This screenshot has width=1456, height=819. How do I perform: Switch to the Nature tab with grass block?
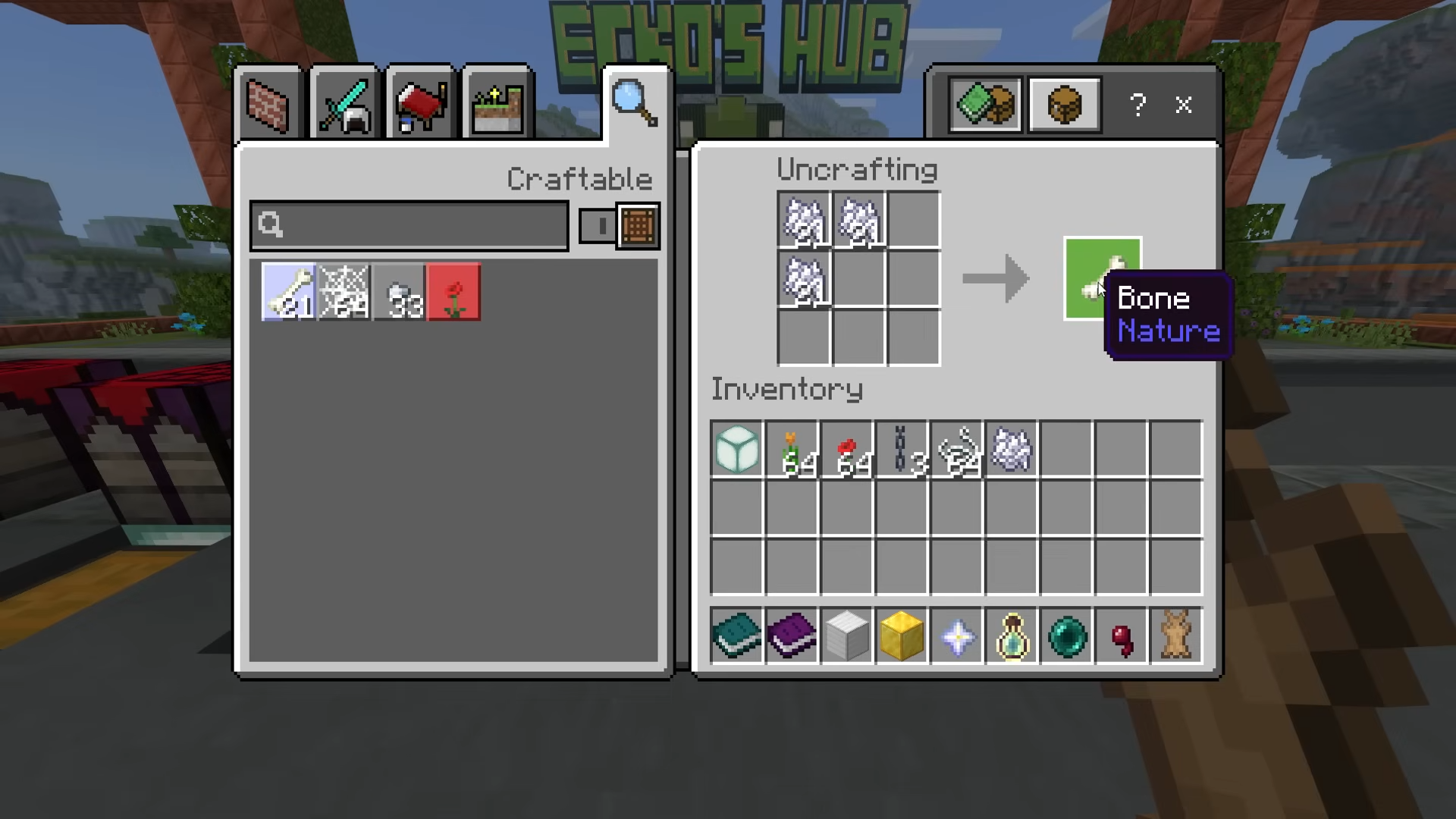point(497,105)
